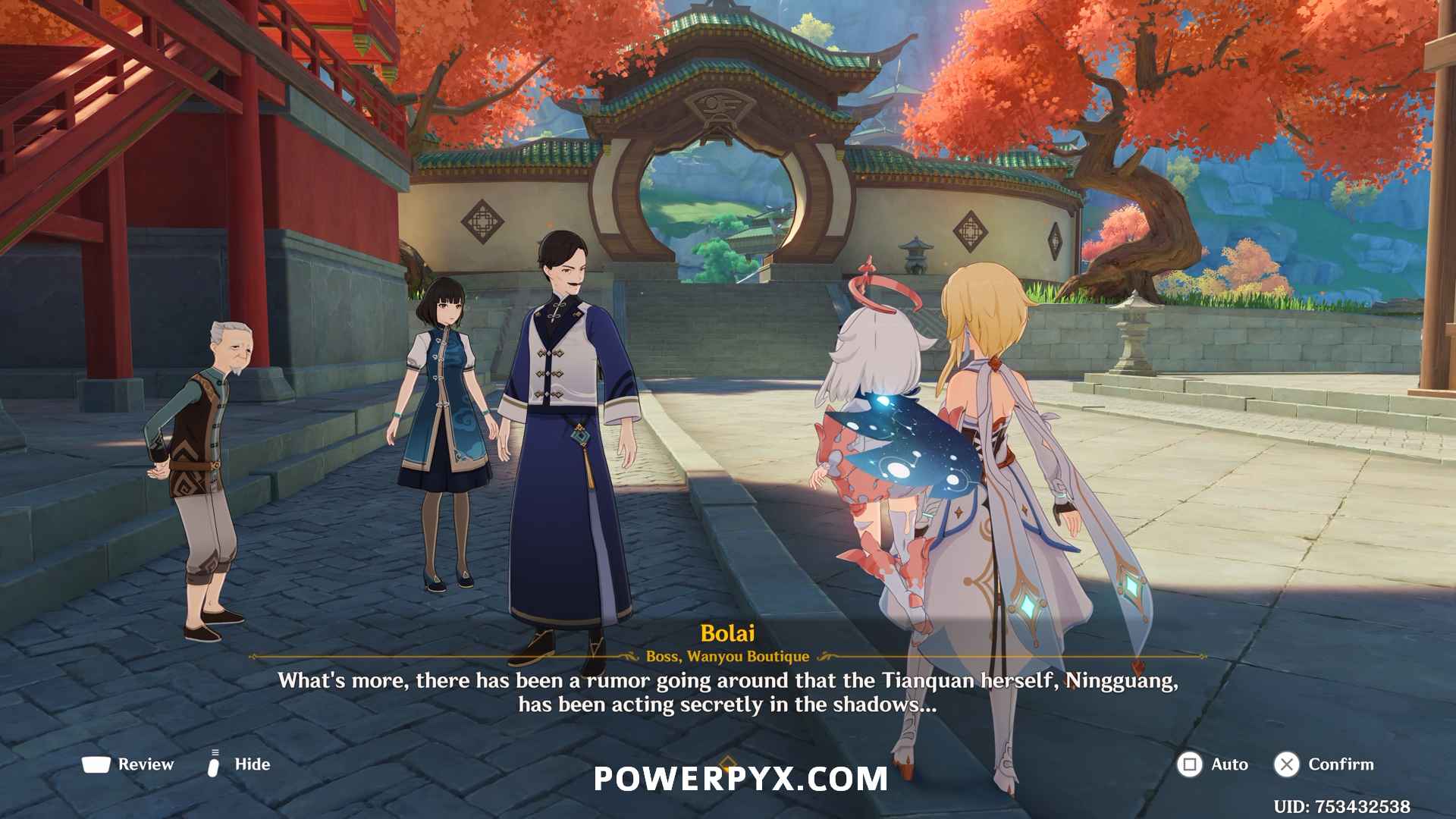Confirm to advance Bolai's dialogue
The height and width of the screenshot is (819, 1456).
pos(1324,764)
